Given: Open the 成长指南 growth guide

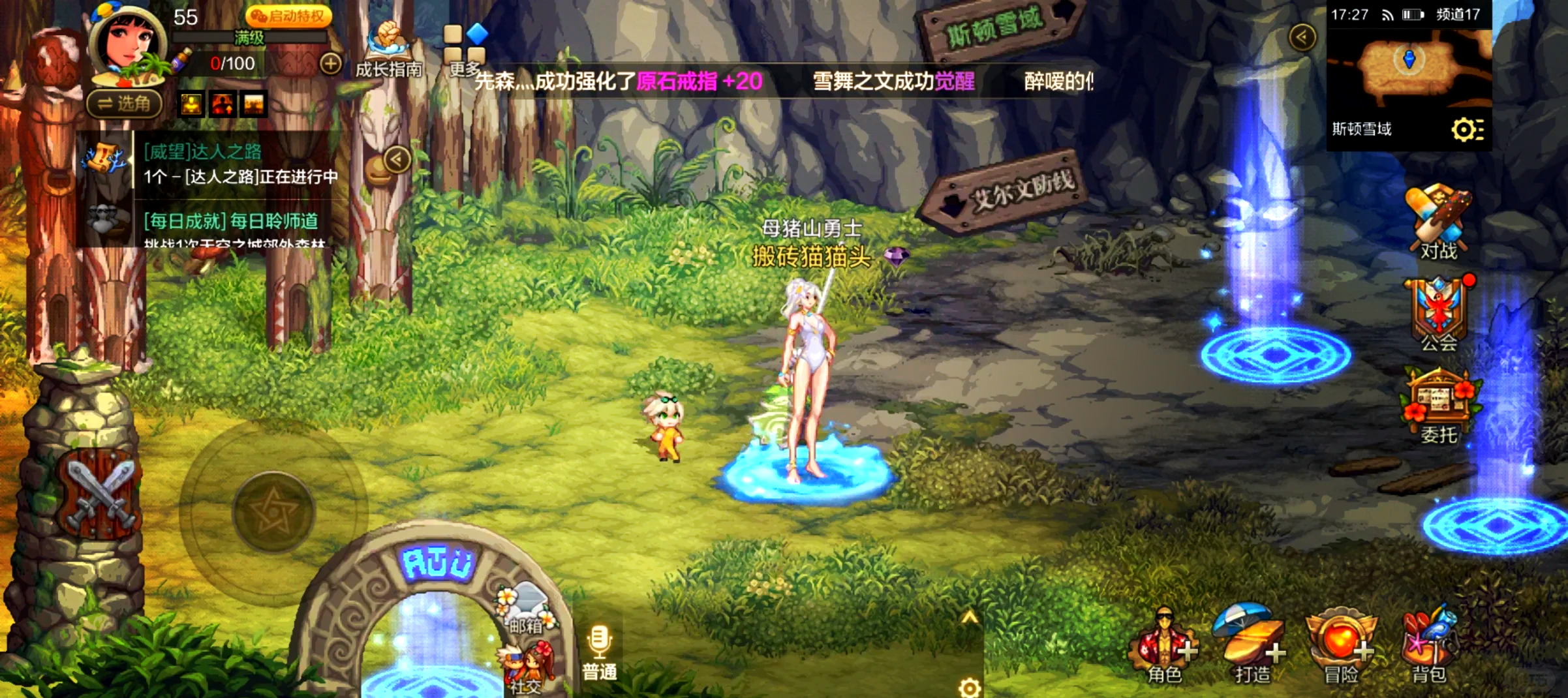Looking at the screenshot, I should tap(388, 49).
